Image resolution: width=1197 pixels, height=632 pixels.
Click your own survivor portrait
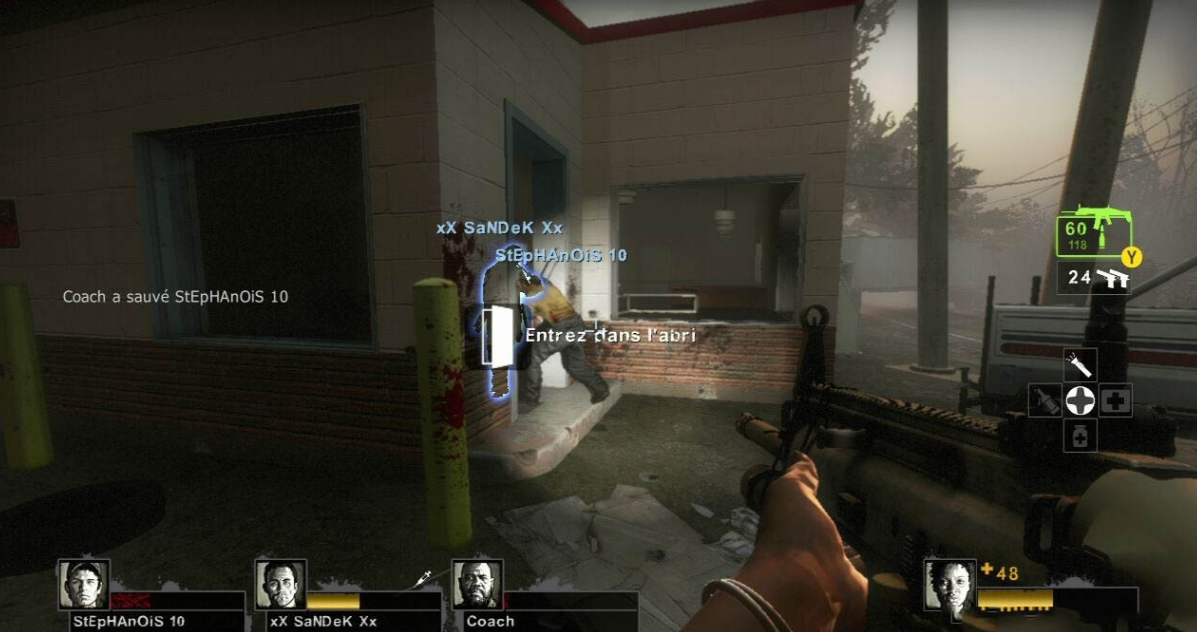(948, 584)
